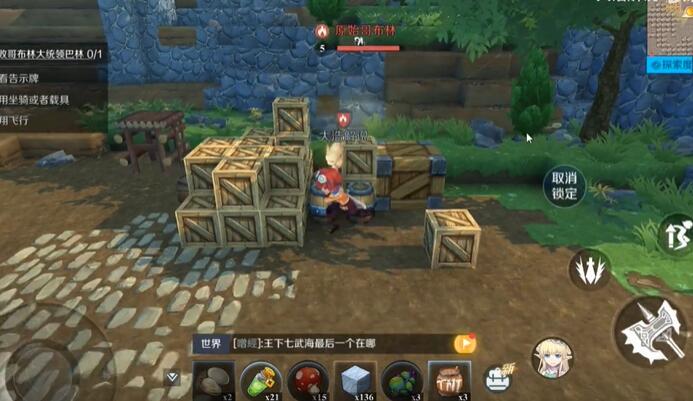Open the backpack icon beside the hotbar
693x401 pixels.
(497, 378)
